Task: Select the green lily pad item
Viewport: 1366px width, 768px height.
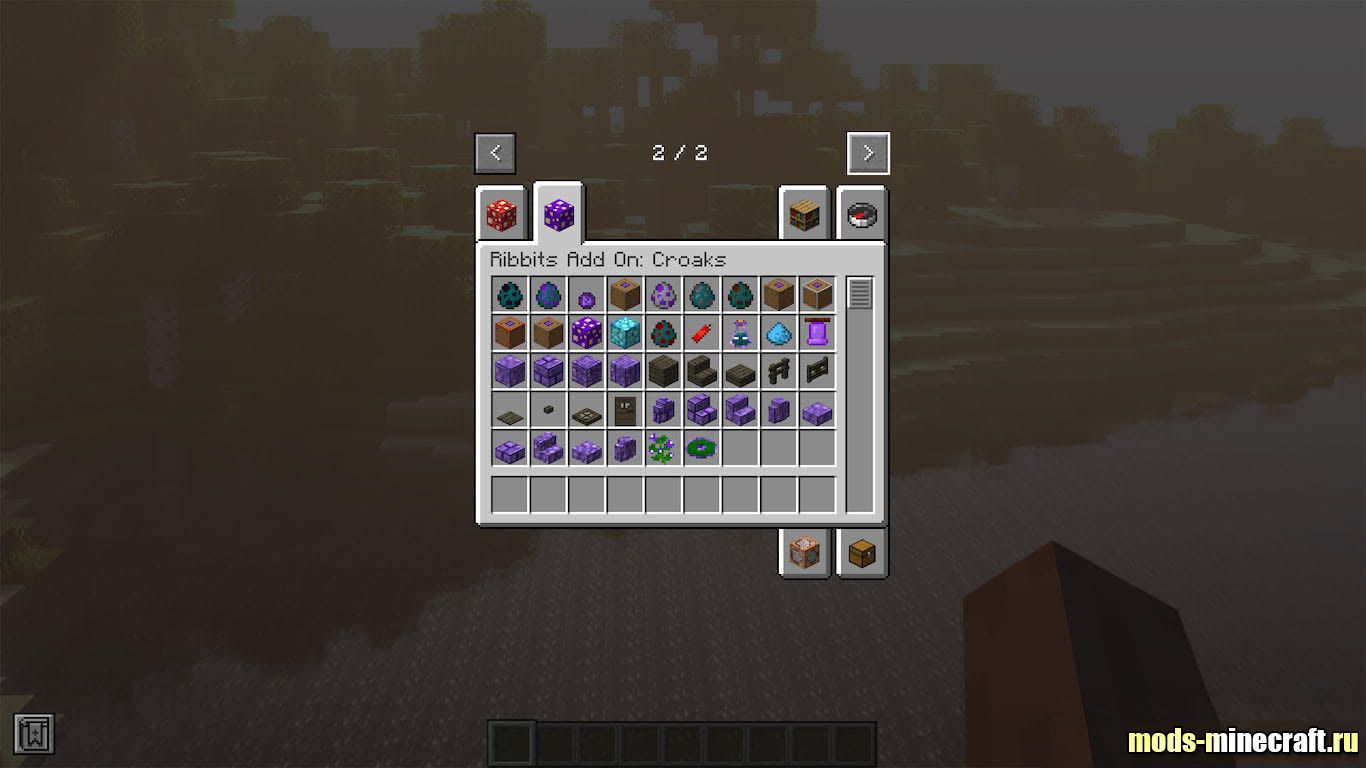Action: (702, 449)
